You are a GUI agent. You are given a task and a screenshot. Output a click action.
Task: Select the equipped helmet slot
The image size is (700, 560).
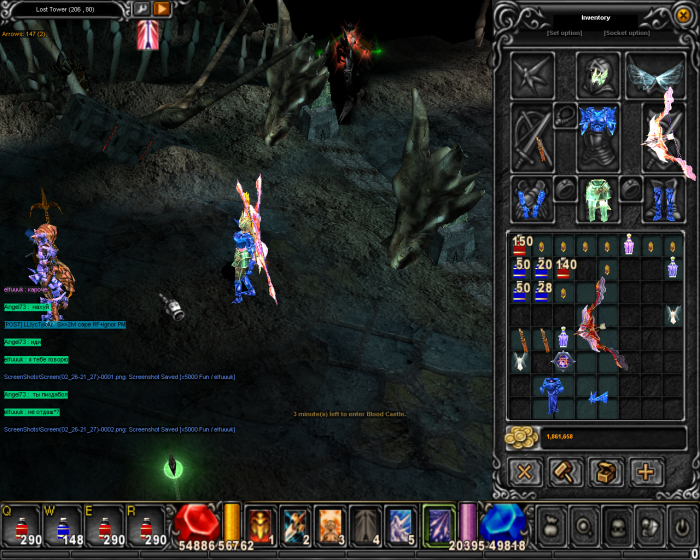(x=598, y=75)
